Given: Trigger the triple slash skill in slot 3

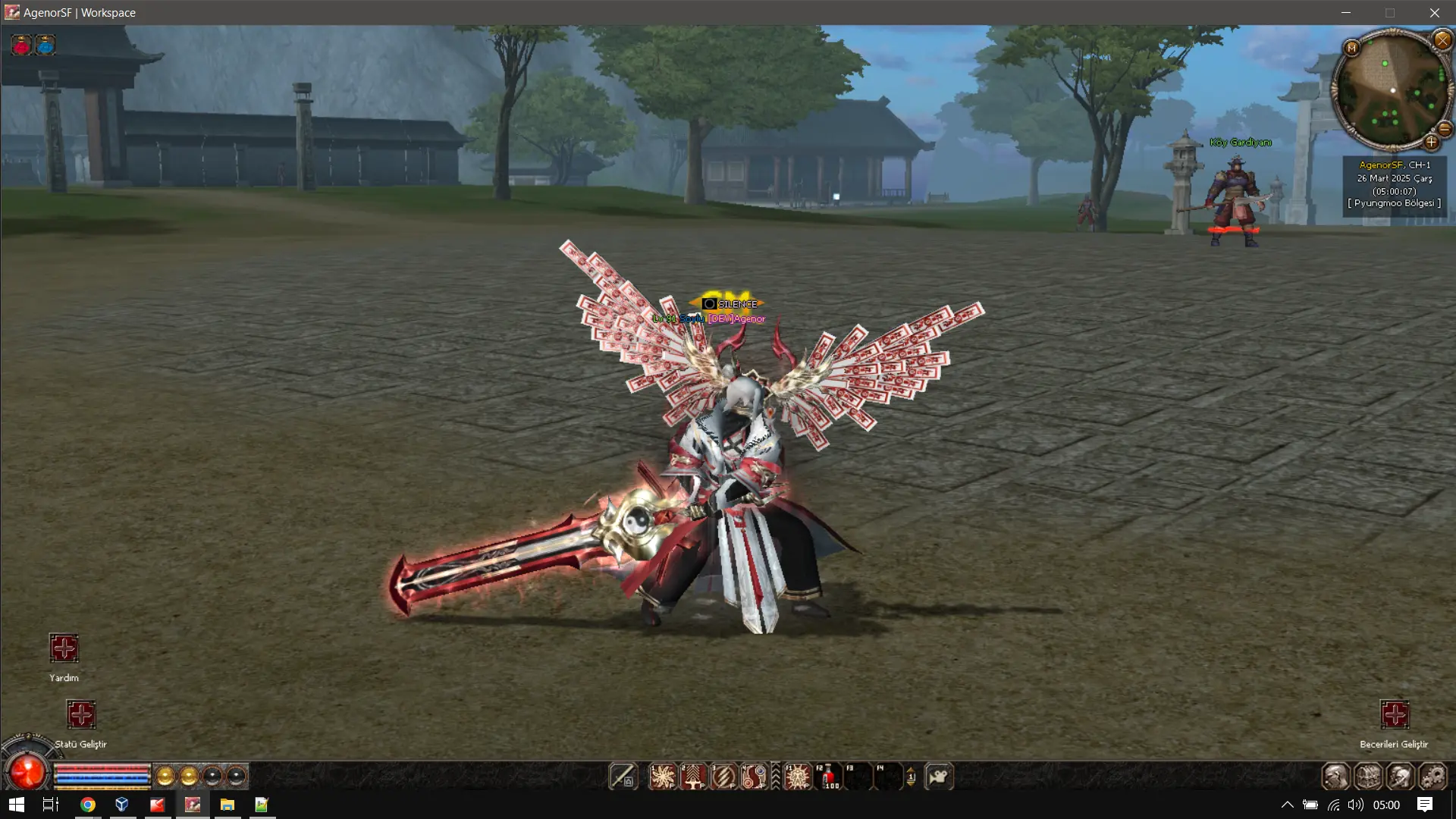Looking at the screenshot, I should [723, 777].
